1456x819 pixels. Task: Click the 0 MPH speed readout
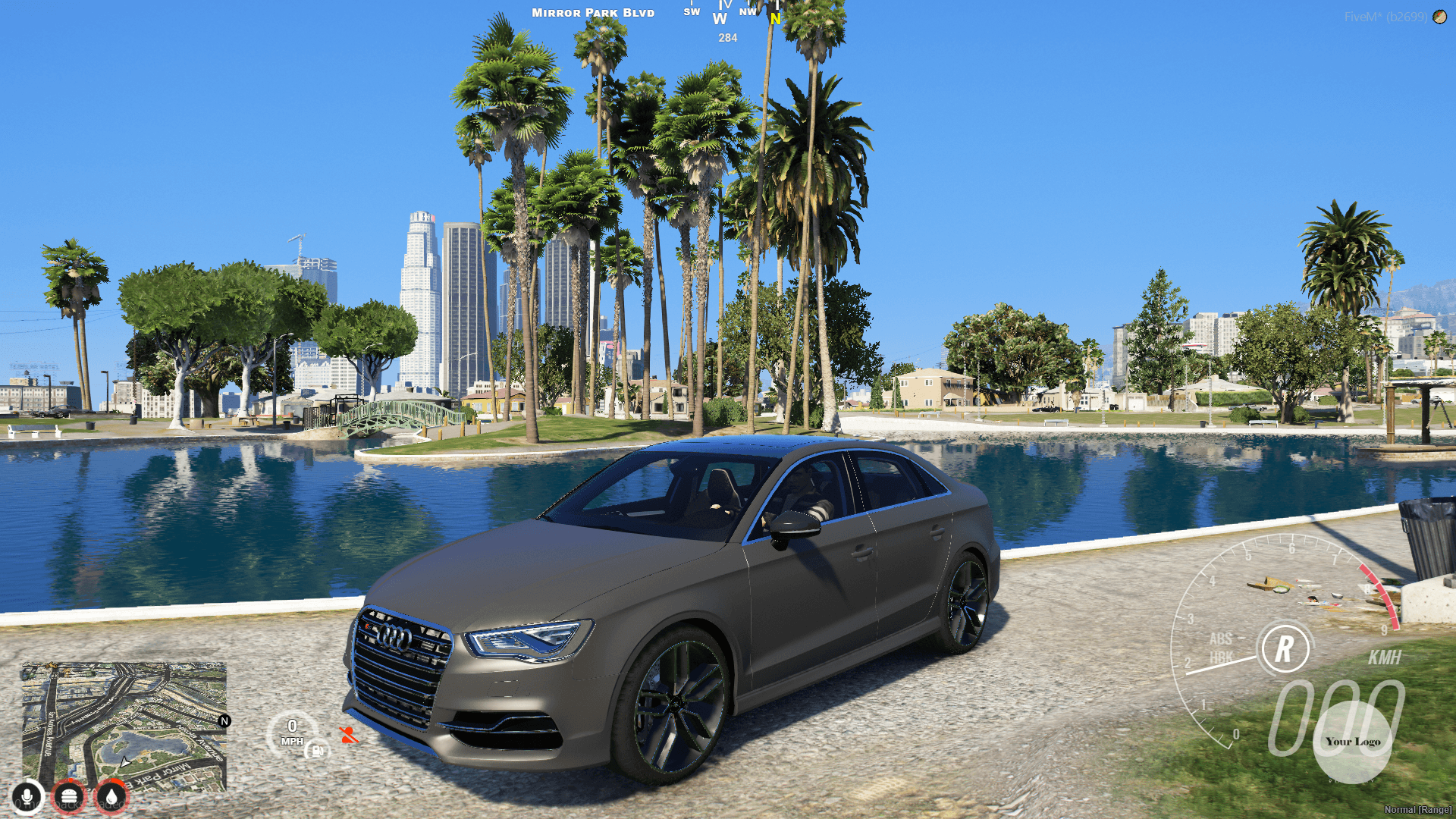[x=293, y=731]
